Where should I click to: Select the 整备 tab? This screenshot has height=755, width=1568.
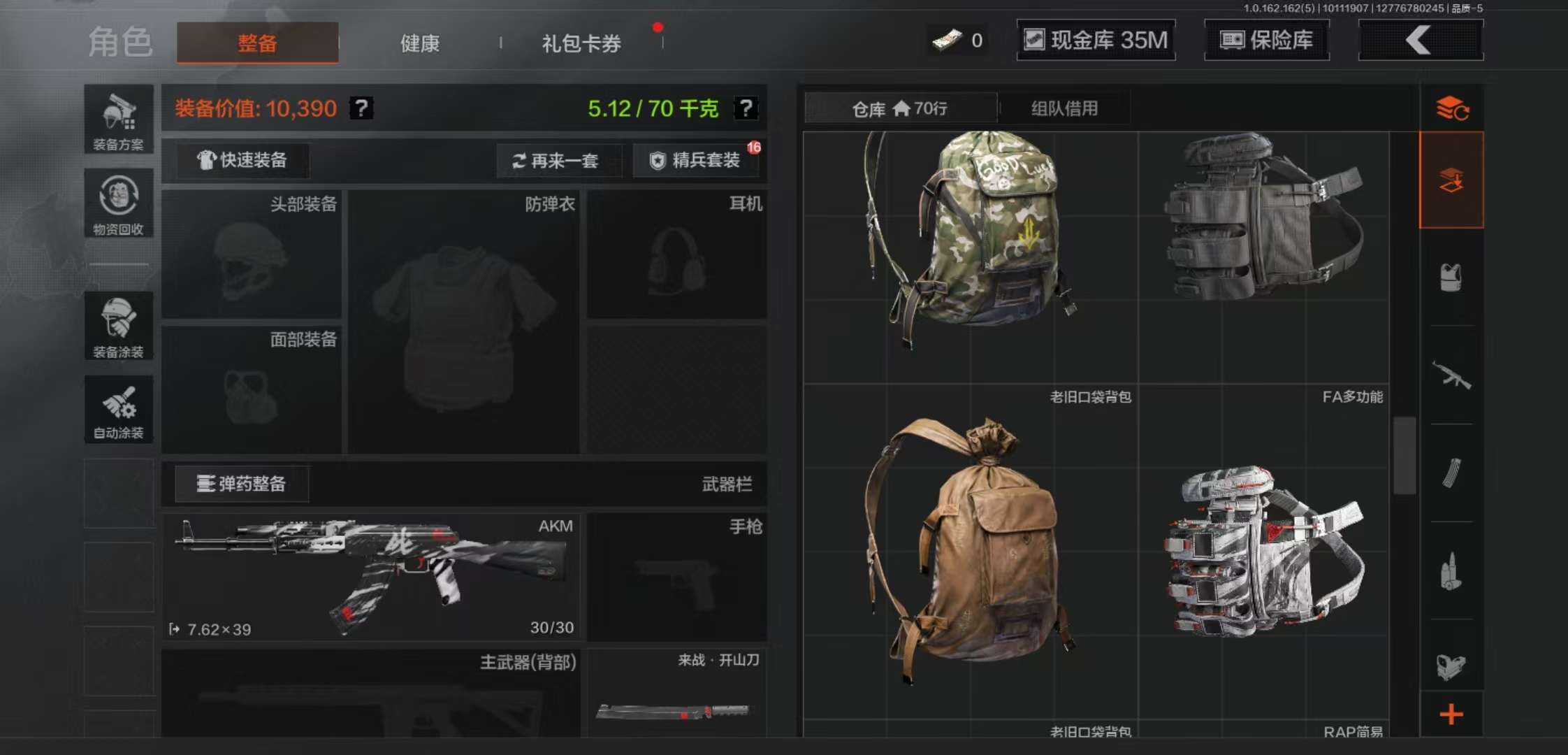[257, 43]
